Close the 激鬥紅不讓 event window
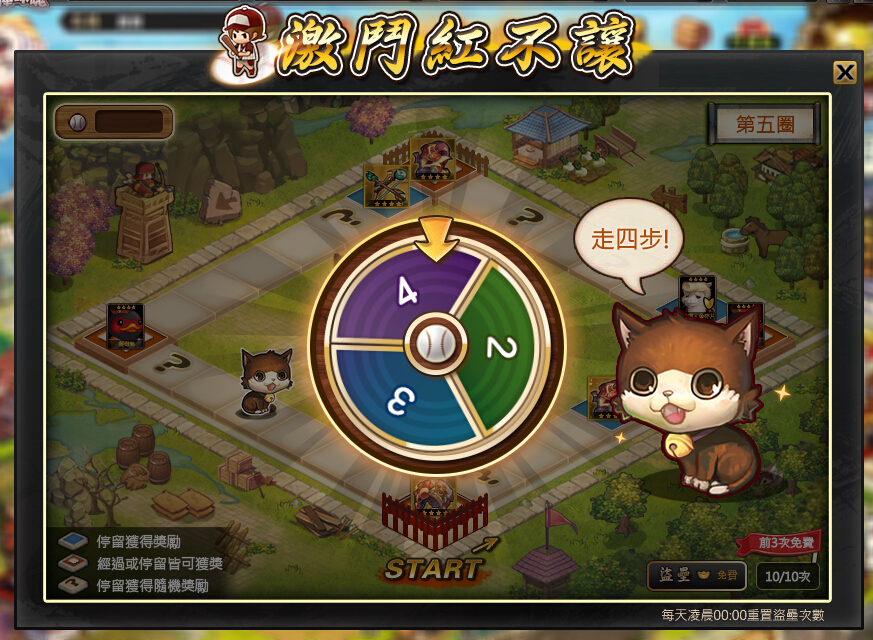 coord(845,72)
